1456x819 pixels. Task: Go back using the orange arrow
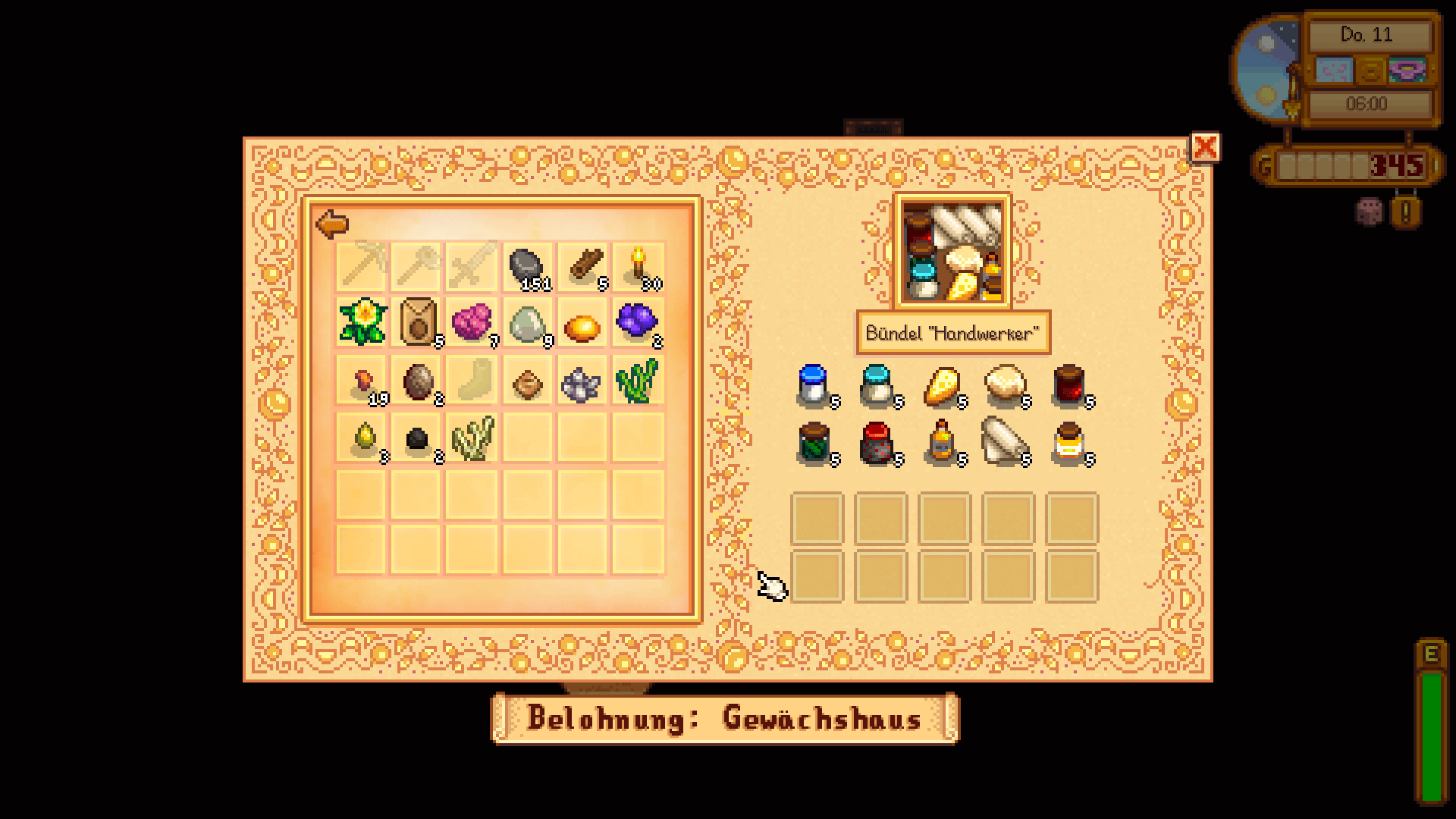point(332,224)
